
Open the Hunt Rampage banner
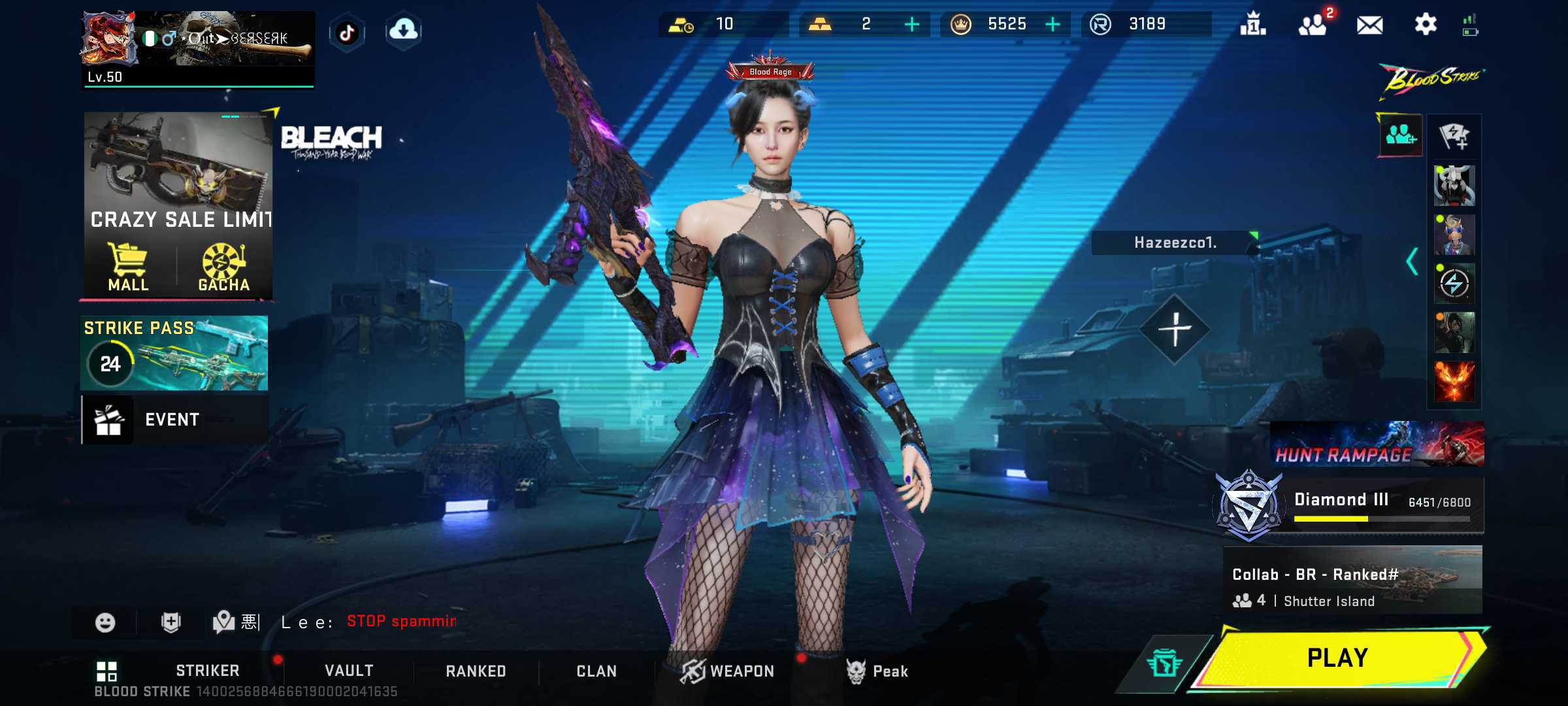click(x=1377, y=444)
